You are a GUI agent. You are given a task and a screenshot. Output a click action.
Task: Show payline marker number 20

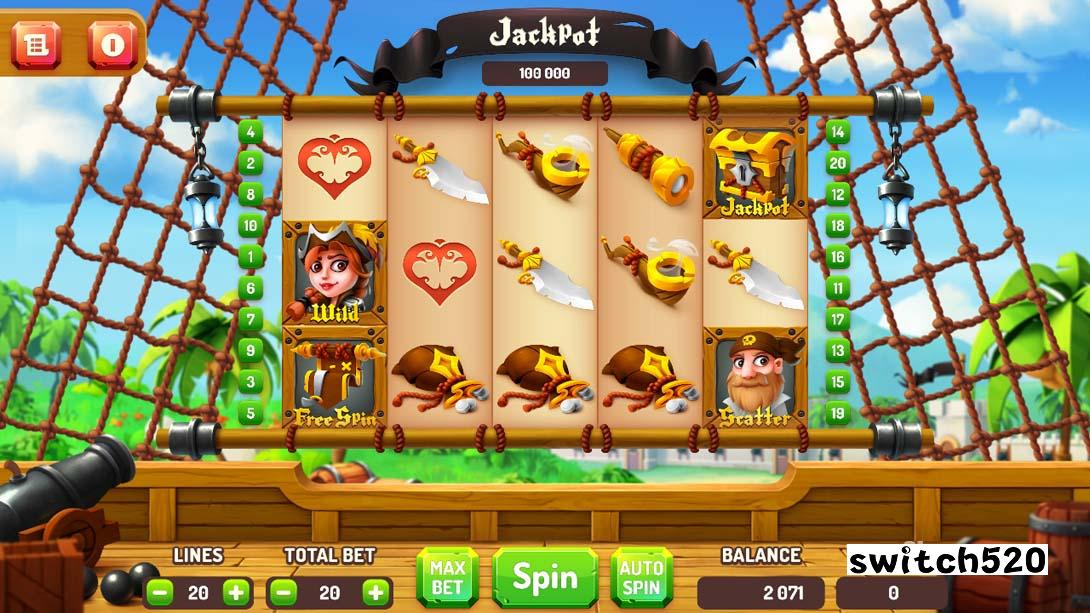(x=837, y=163)
